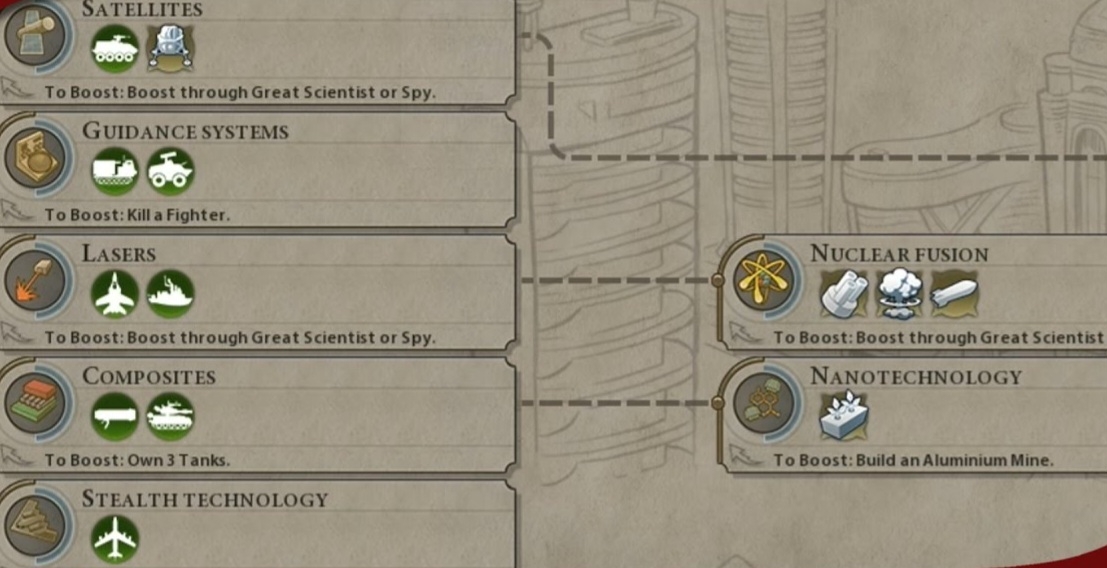Click the stealth bomber unit icon
The image size is (1107, 568).
tap(115, 540)
